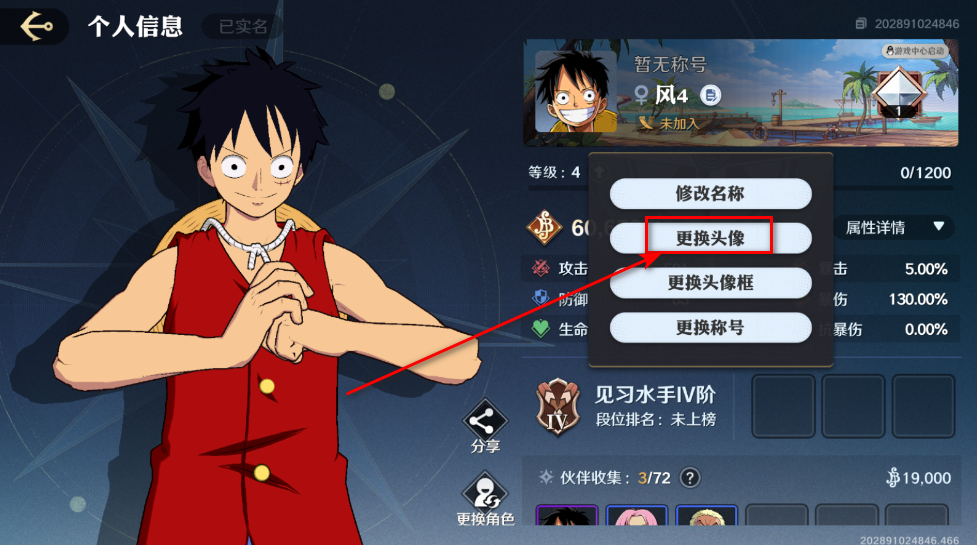Open the 见习水手IV阶 rank badge

click(x=558, y=408)
